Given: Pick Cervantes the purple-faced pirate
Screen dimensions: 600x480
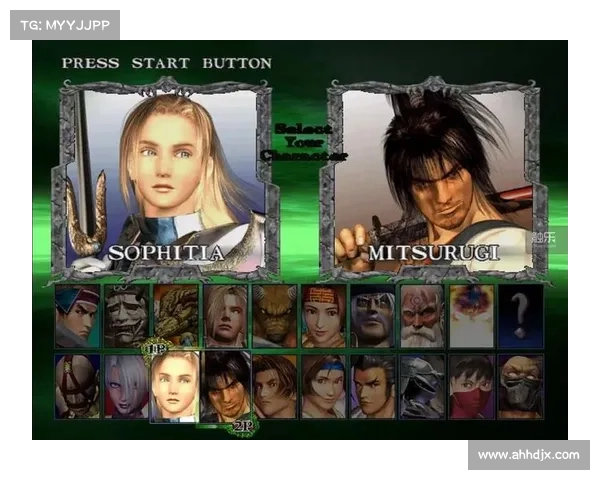Looking at the screenshot, I should point(372,316).
